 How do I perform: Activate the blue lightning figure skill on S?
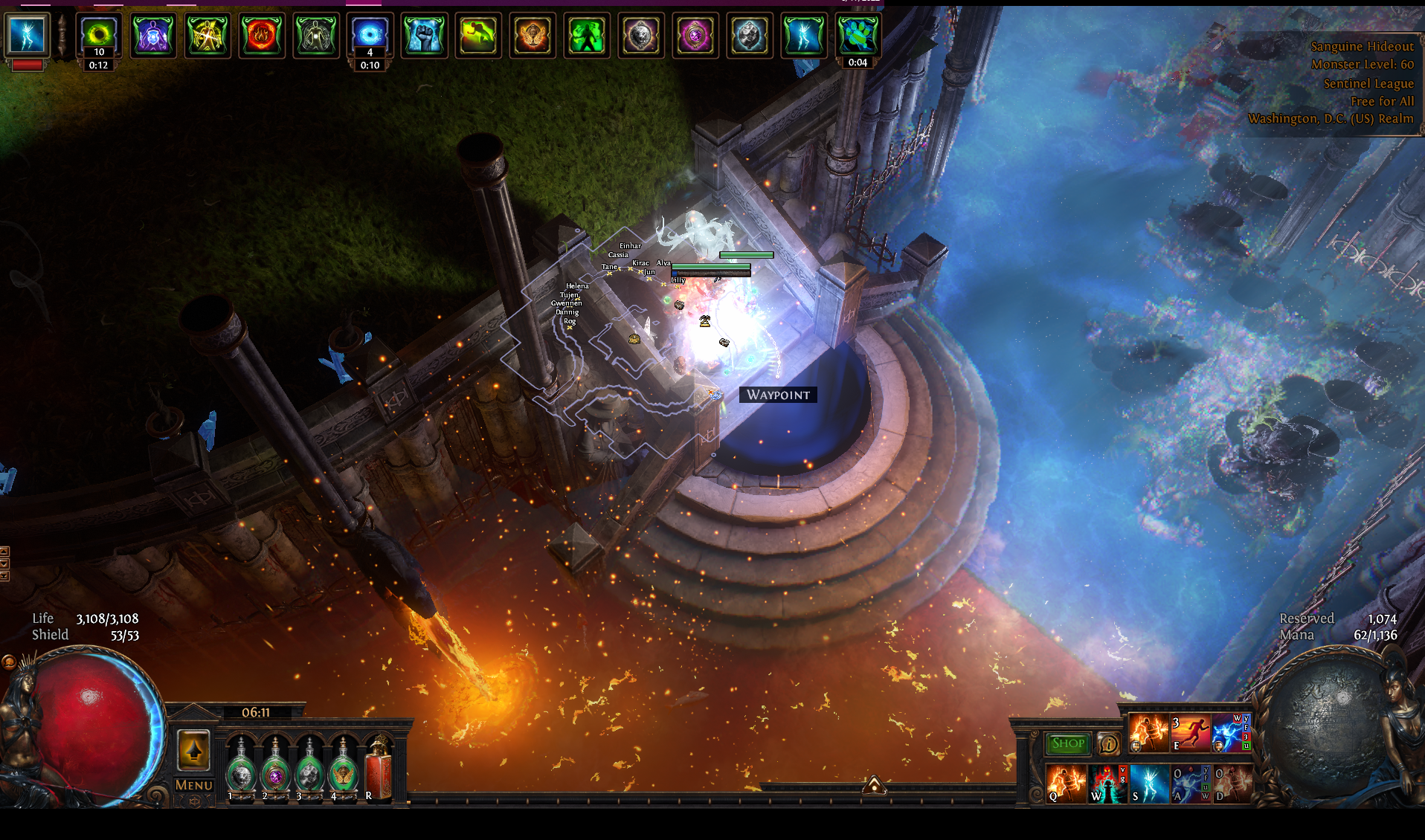(1148, 784)
